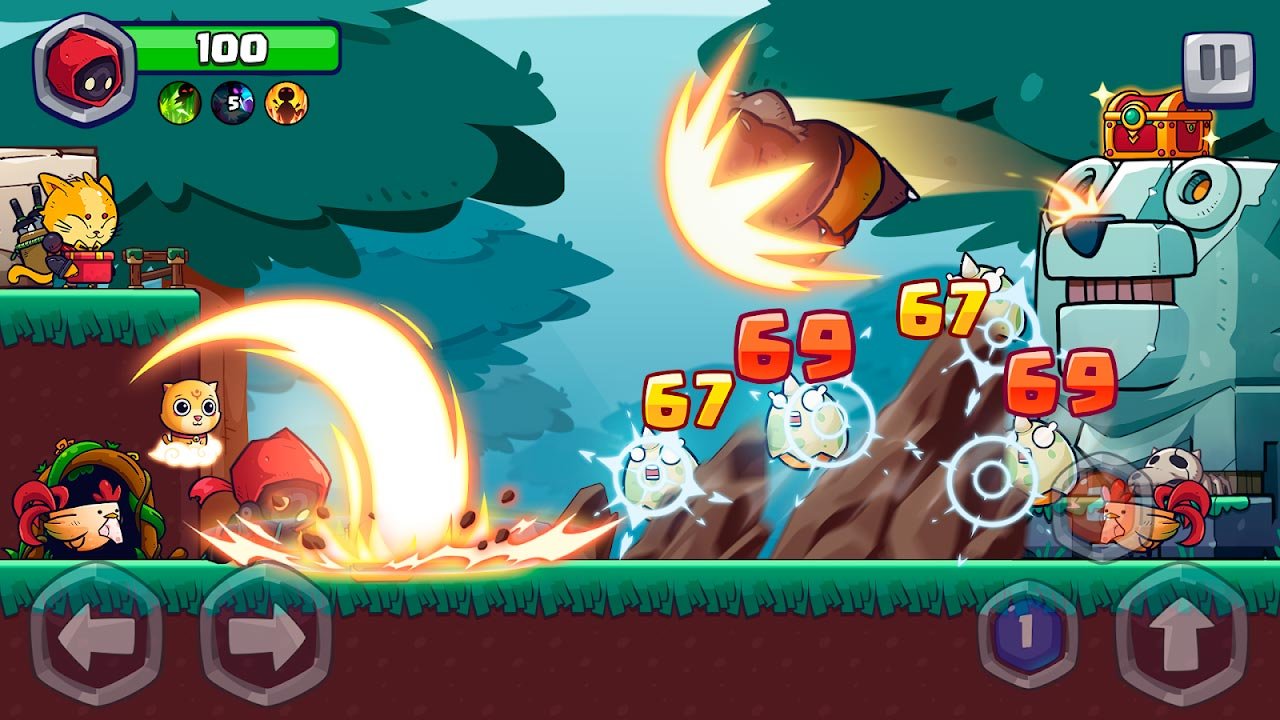This screenshot has width=1280, height=720.
Task: Pause the game
Action: coord(1217,68)
